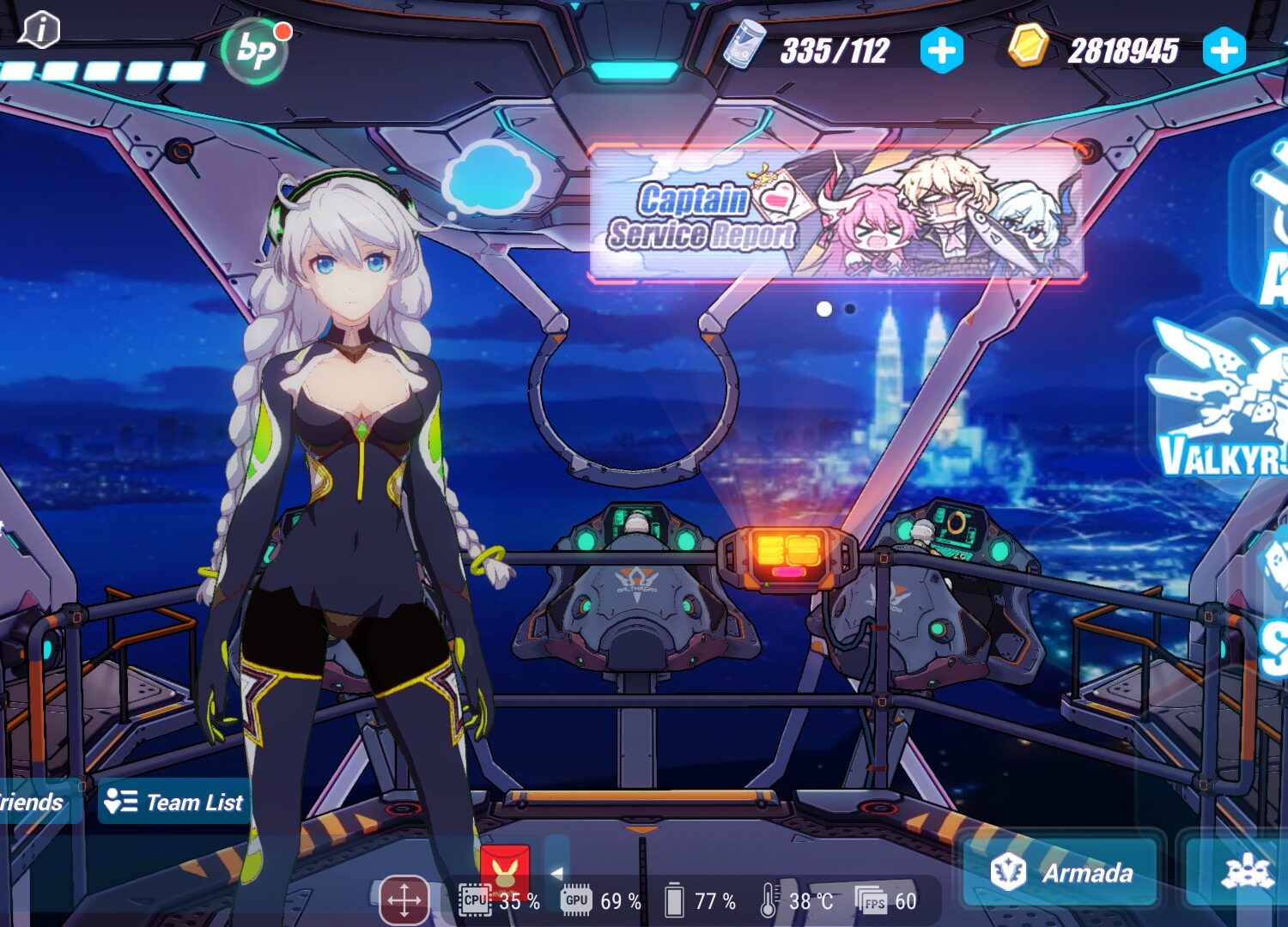
Task: Open the Armada menu
Action: tap(1061, 872)
